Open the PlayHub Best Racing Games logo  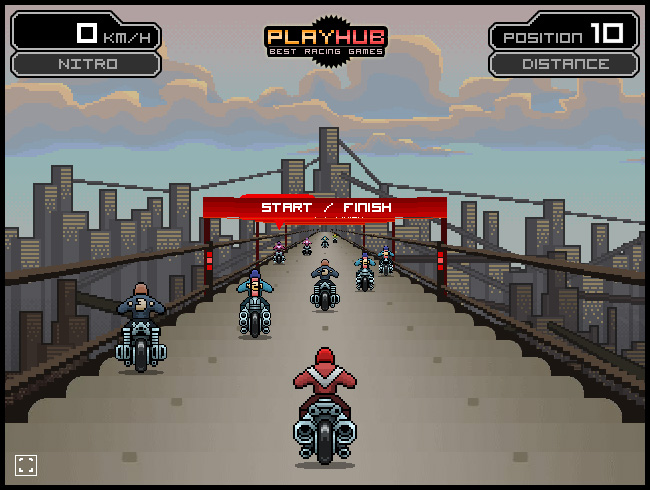[325, 41]
